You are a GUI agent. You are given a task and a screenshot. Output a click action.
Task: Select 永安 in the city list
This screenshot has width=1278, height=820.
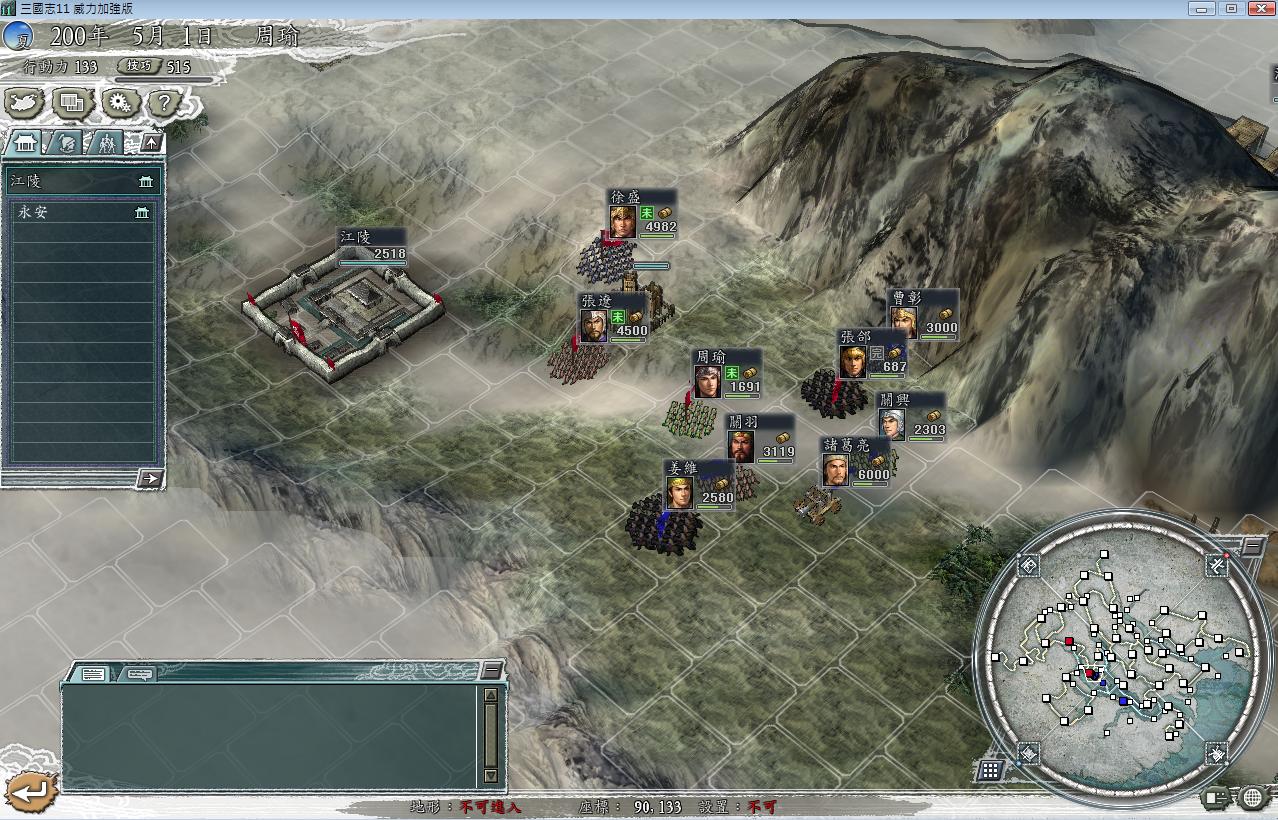click(x=82, y=212)
